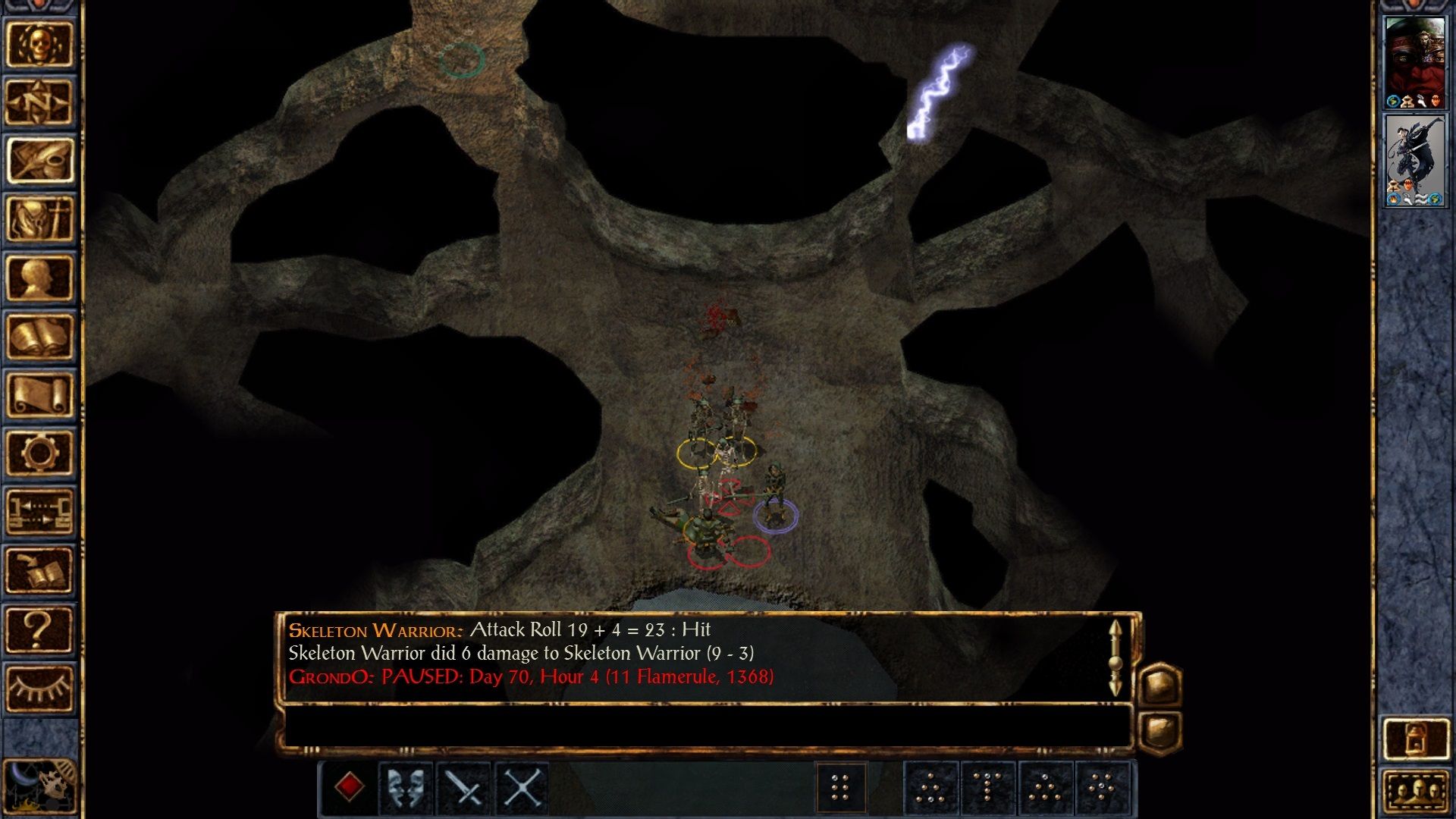Select the top-right character portrait
The width and height of the screenshot is (1456, 819).
pyautogui.click(x=1415, y=57)
